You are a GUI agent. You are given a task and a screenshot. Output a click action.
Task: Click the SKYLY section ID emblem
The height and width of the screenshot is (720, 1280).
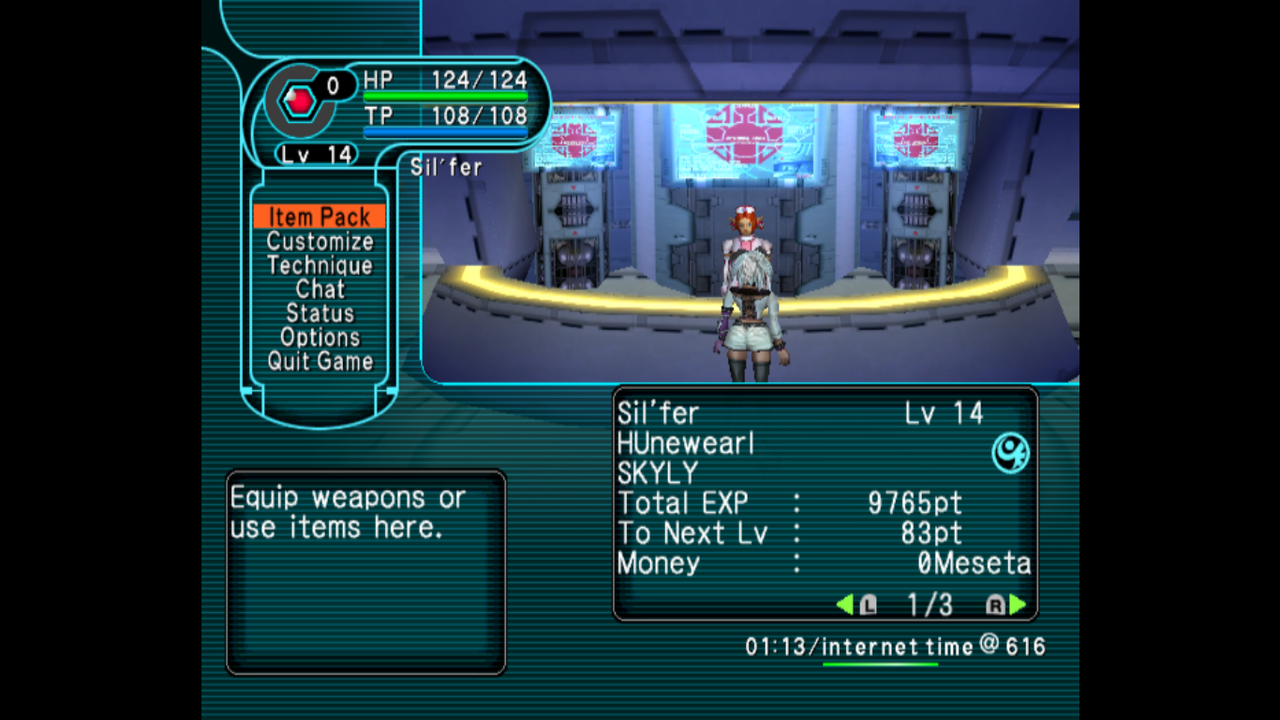tap(1010, 453)
